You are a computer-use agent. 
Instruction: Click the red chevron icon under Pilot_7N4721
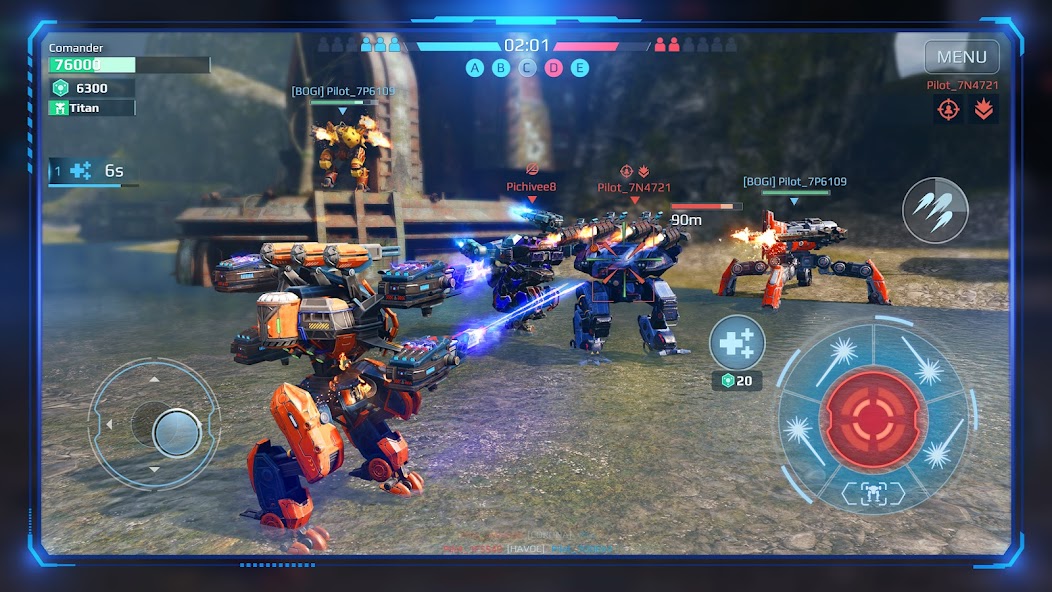(x=984, y=109)
